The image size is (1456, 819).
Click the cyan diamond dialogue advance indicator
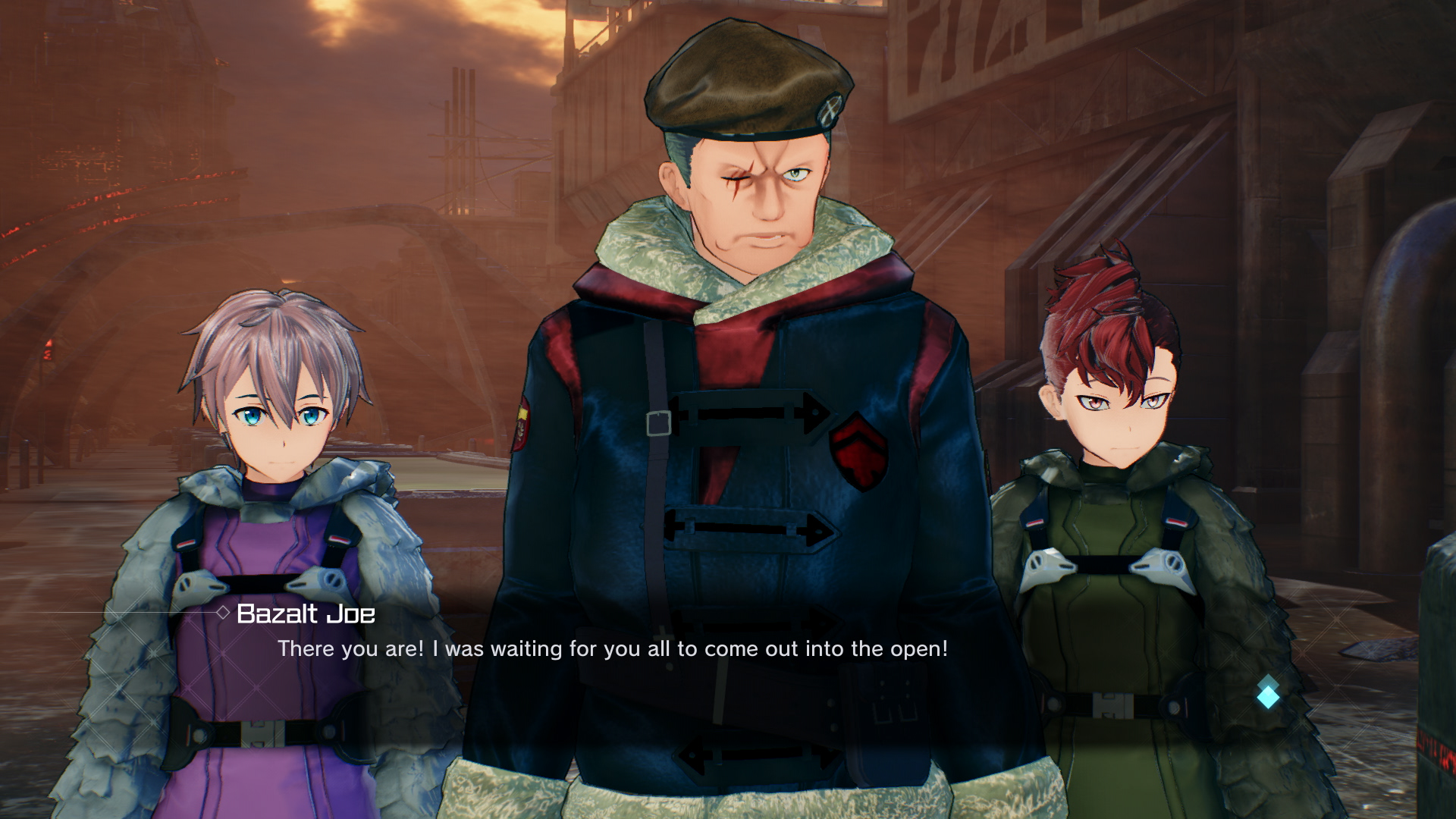(1269, 699)
